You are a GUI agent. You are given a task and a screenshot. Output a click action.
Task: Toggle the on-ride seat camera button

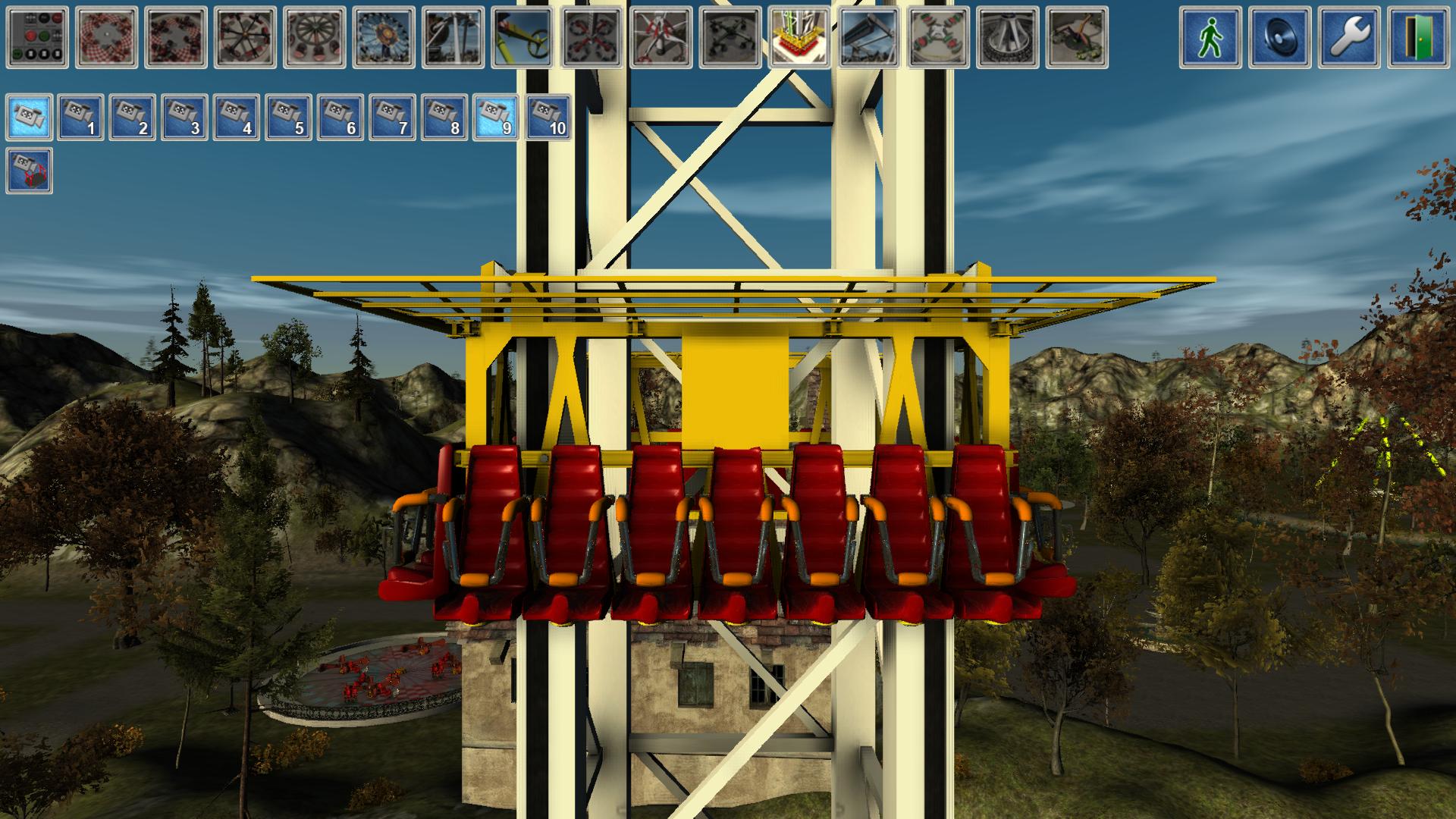pos(30,171)
